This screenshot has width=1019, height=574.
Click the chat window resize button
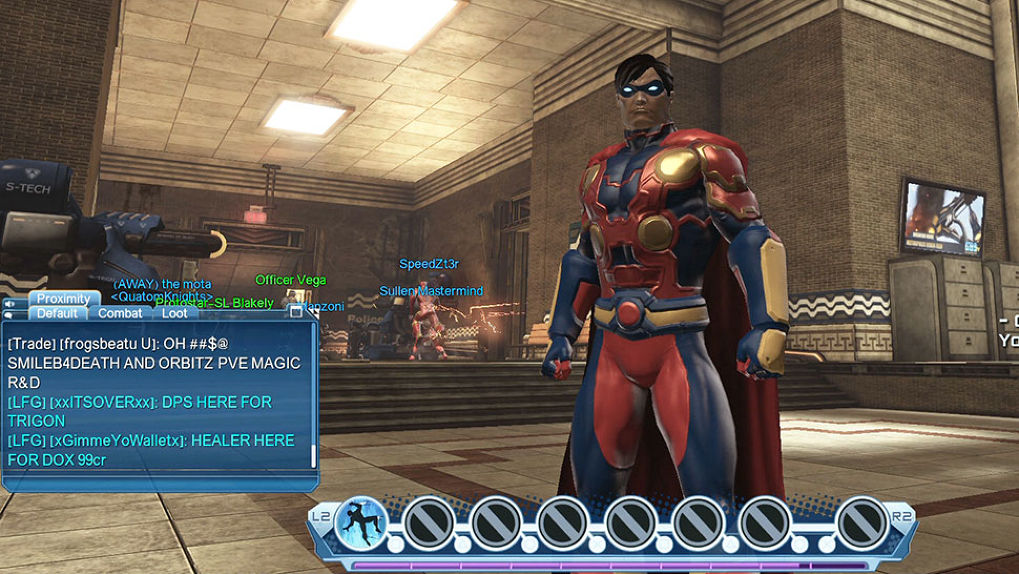click(x=296, y=312)
